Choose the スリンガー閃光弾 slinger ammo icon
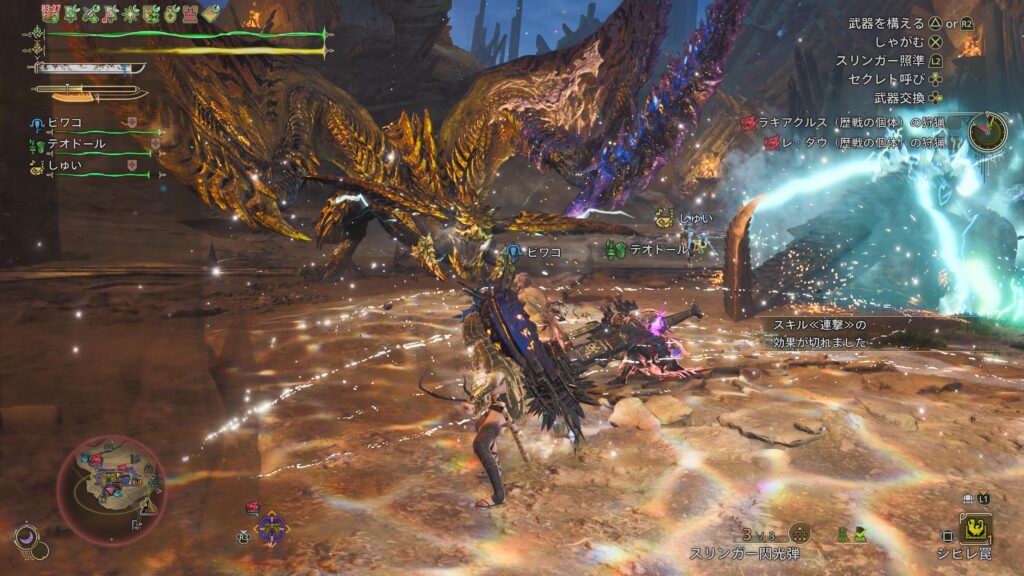The height and width of the screenshot is (576, 1024). 799,533
